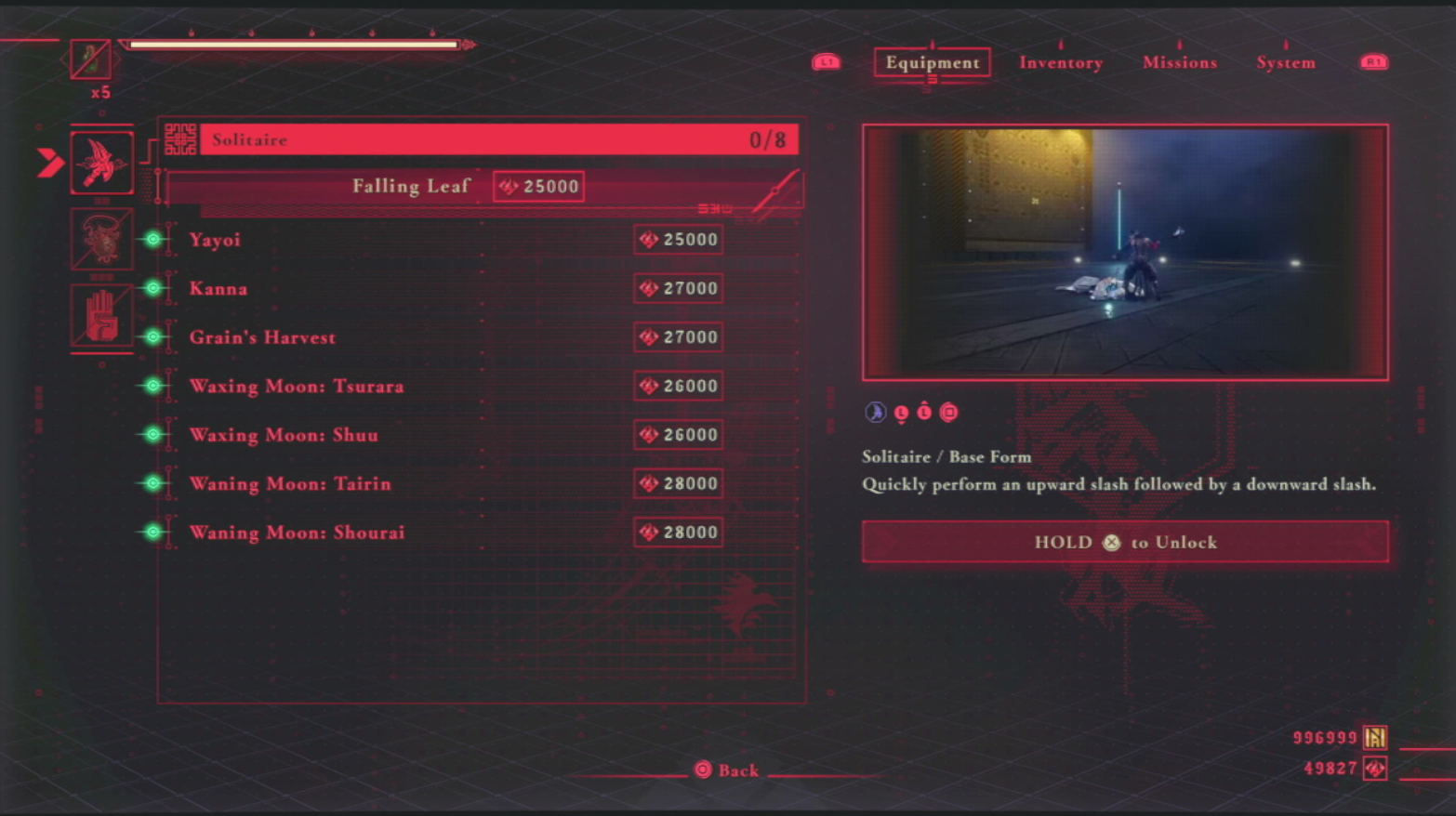Open the System tab

[1285, 62]
